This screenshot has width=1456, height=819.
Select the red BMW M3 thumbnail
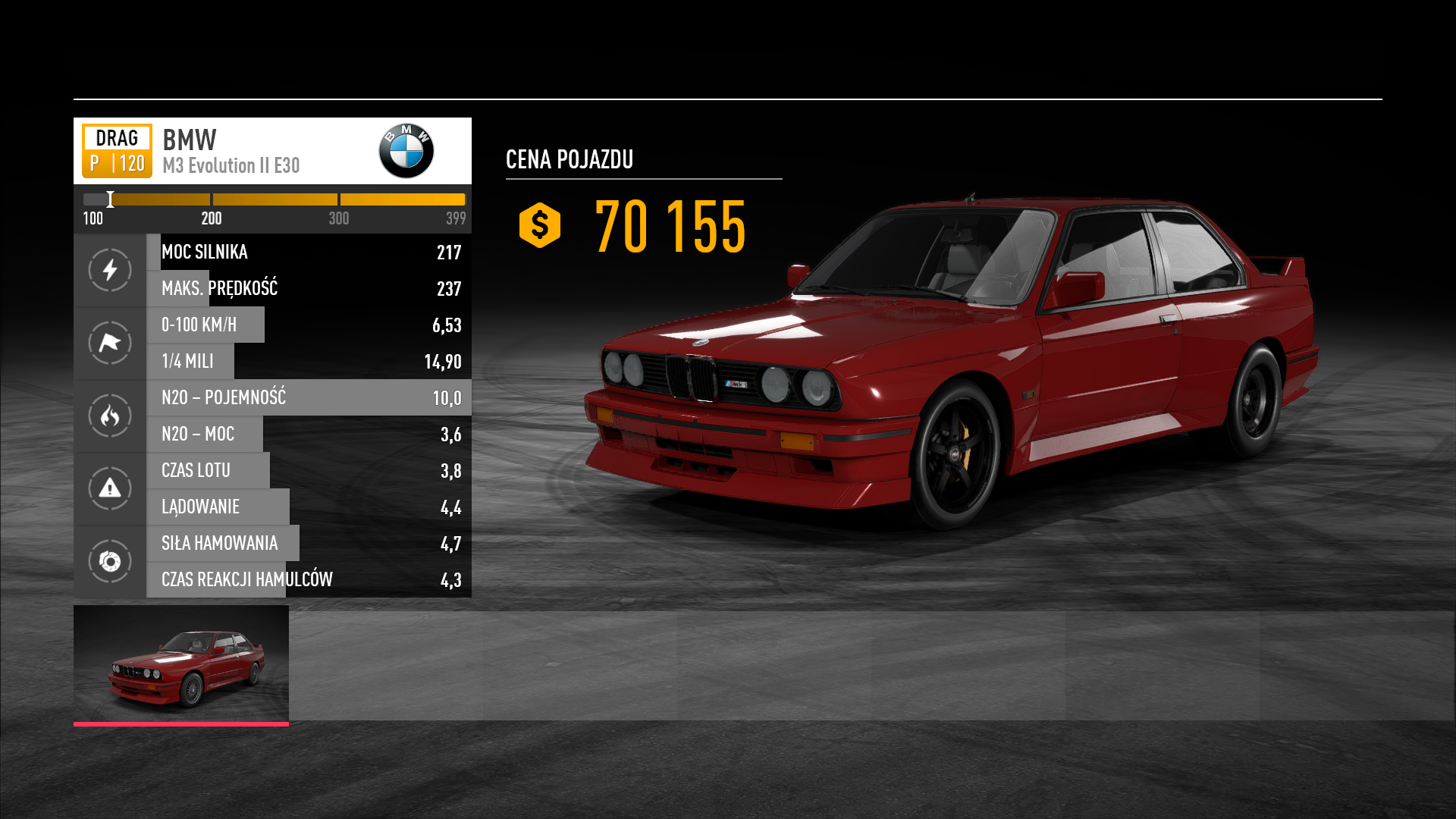coord(181,664)
